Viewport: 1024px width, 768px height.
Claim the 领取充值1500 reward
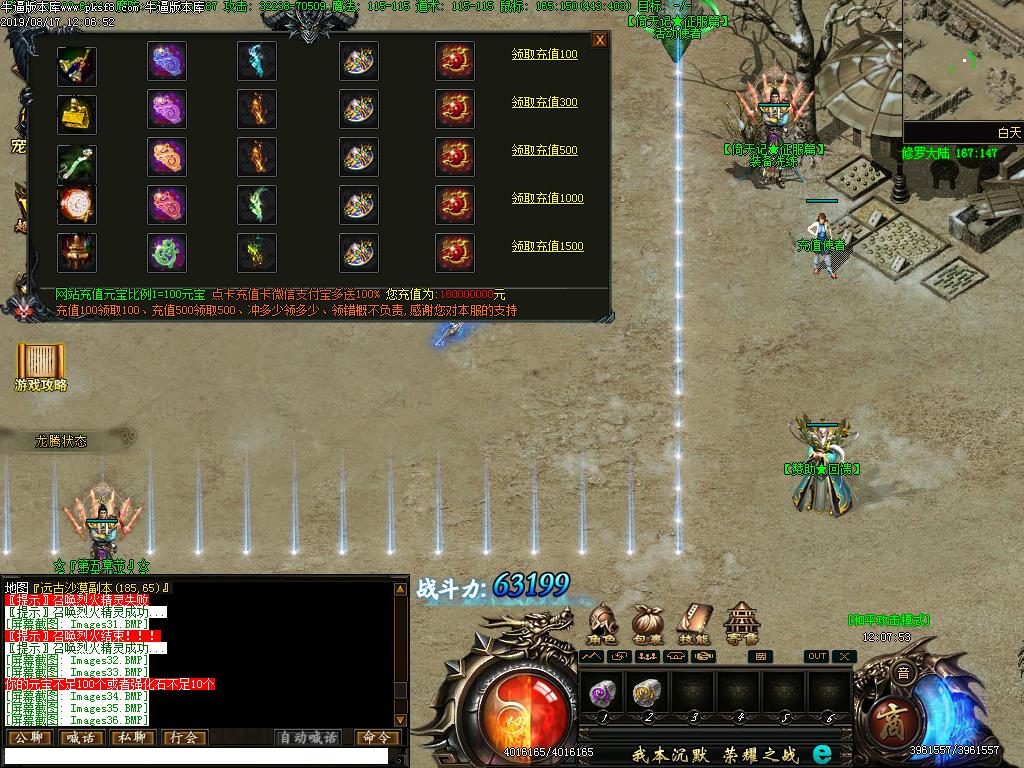click(548, 246)
